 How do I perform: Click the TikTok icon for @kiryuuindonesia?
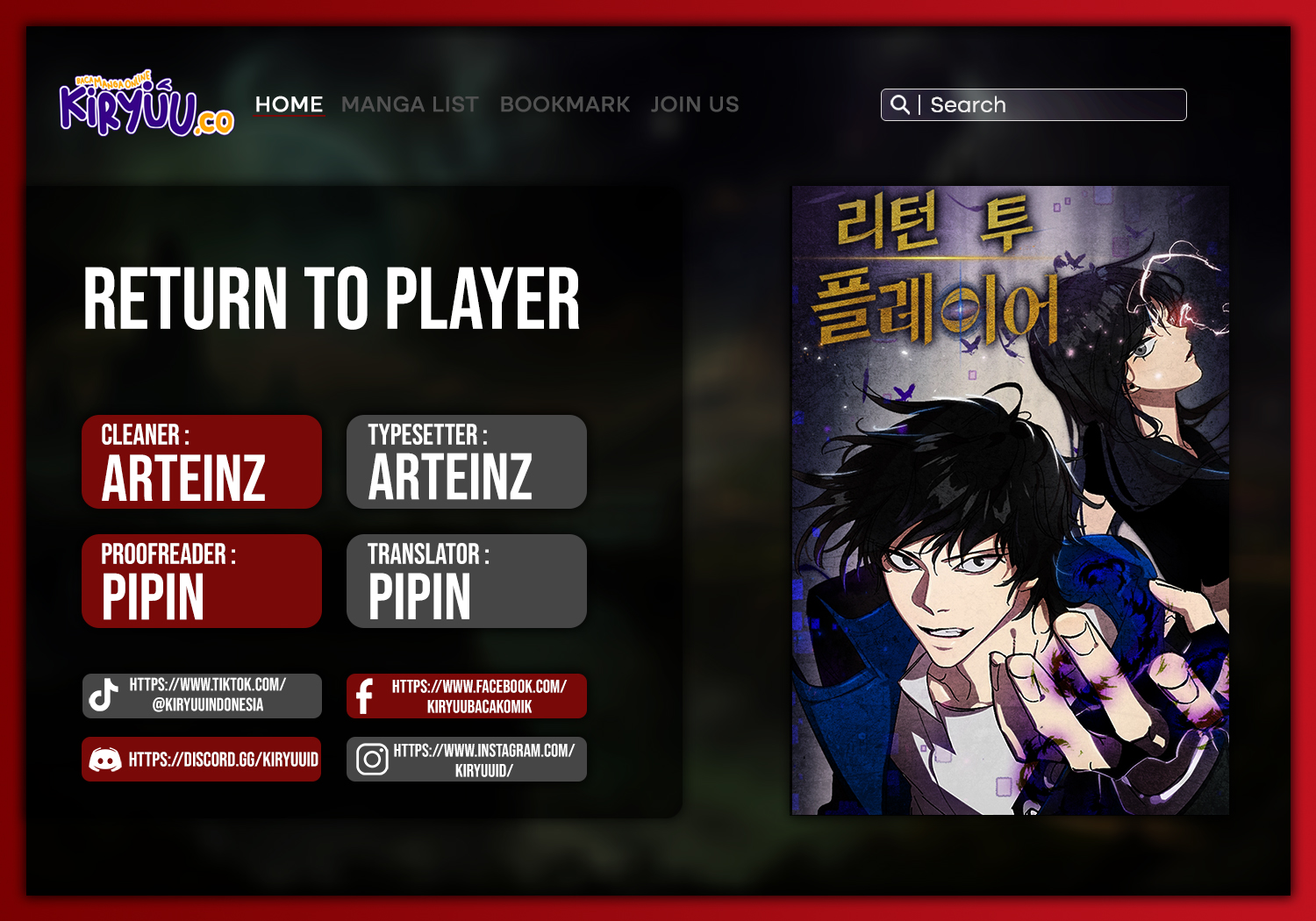pos(103,696)
